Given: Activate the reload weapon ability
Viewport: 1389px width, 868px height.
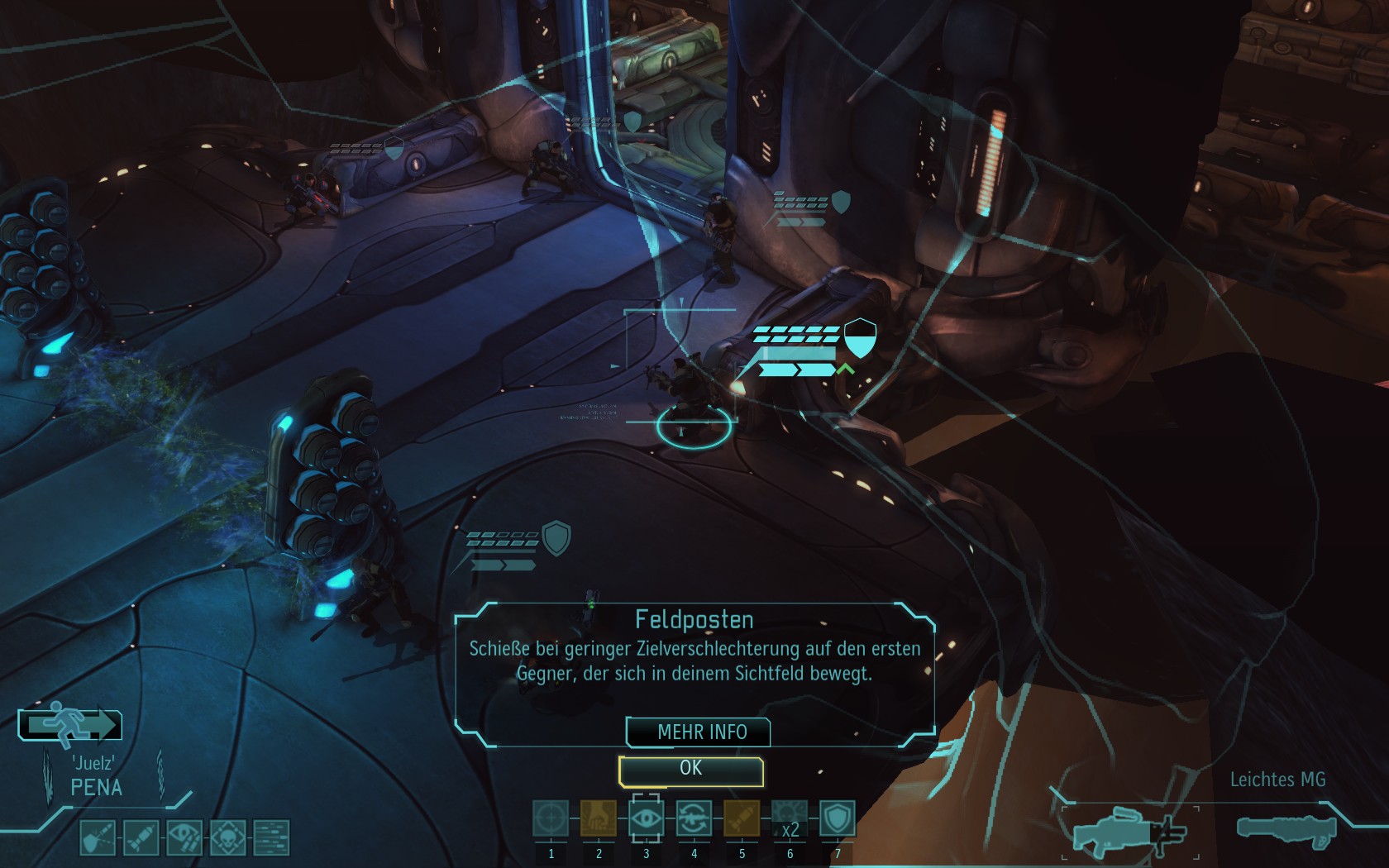Looking at the screenshot, I should 694,819.
